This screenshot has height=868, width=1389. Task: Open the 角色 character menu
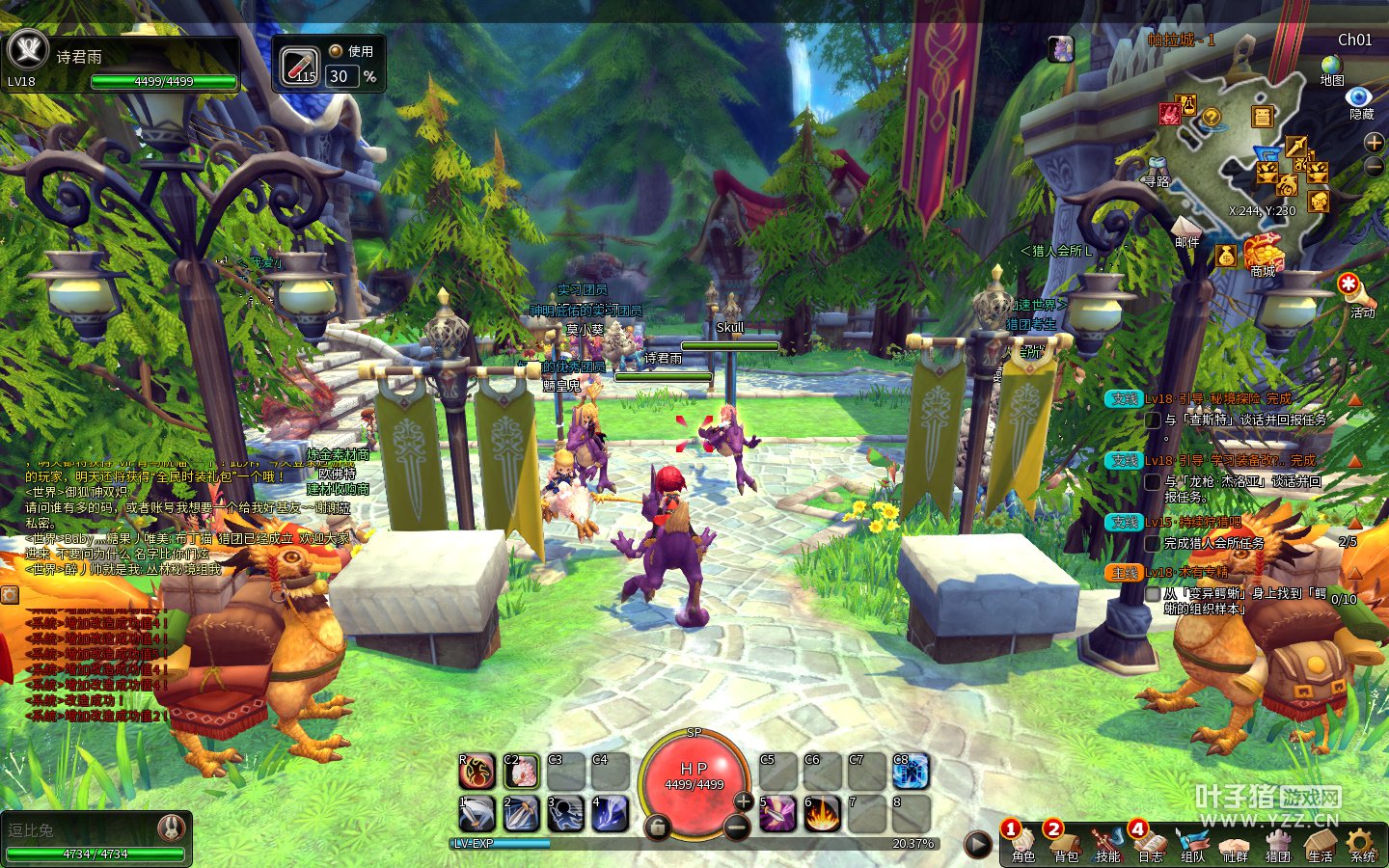[1022, 842]
